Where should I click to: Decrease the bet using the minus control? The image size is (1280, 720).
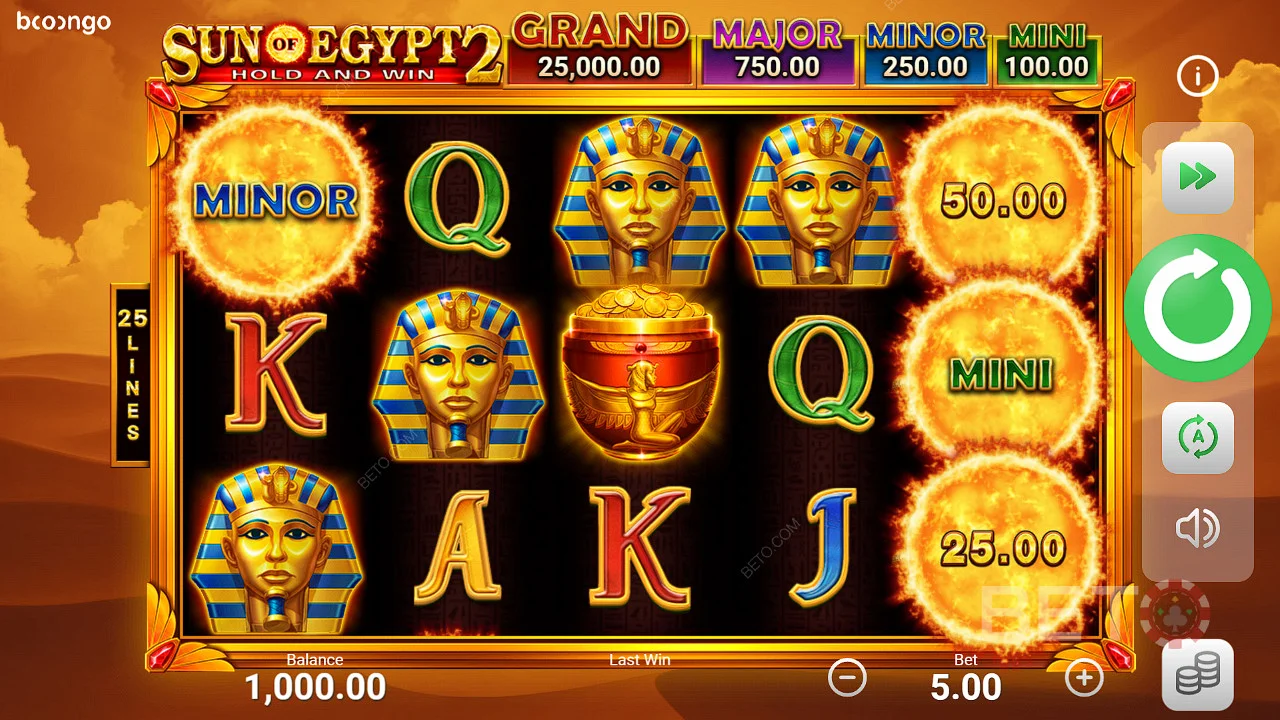(848, 679)
